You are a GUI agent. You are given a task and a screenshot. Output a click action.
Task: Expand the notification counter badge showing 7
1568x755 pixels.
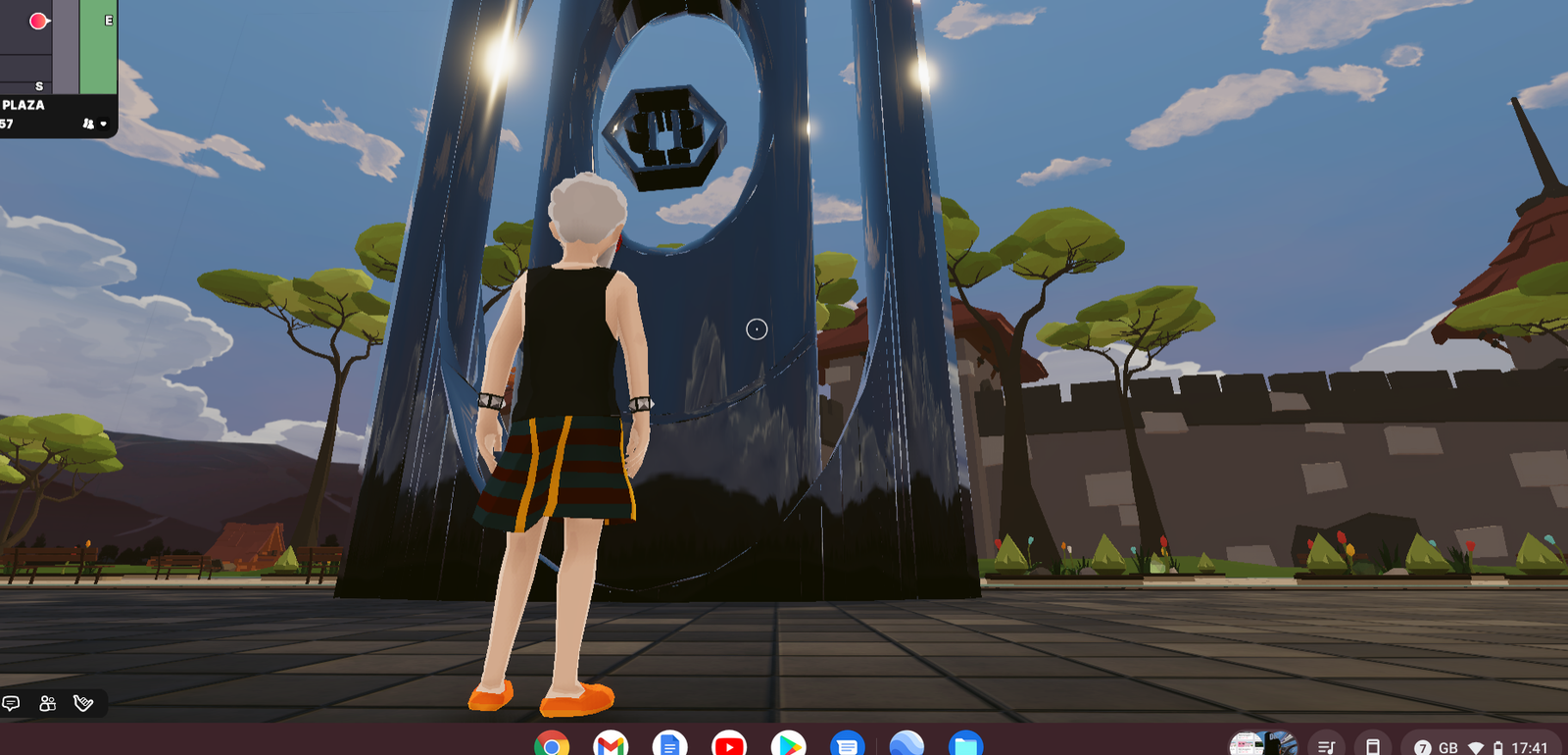(1422, 744)
